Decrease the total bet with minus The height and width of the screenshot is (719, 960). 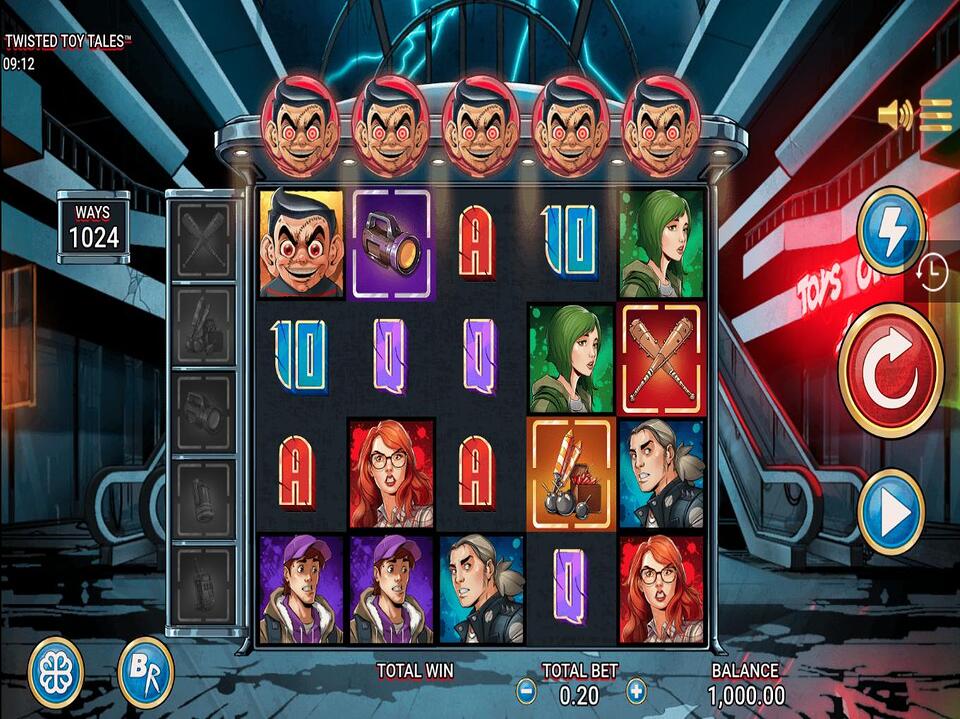click(526, 690)
